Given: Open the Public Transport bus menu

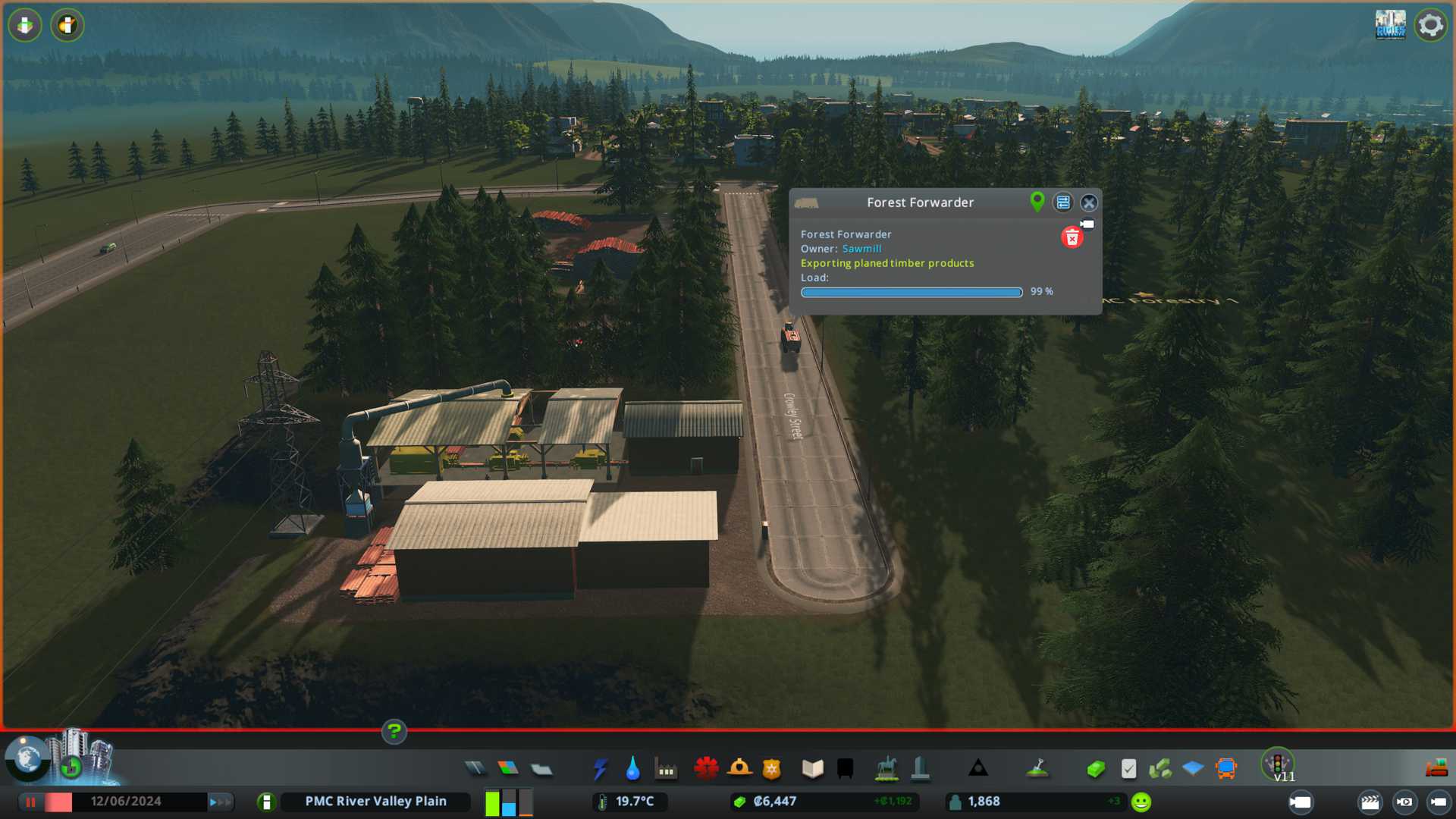Looking at the screenshot, I should point(1225,769).
